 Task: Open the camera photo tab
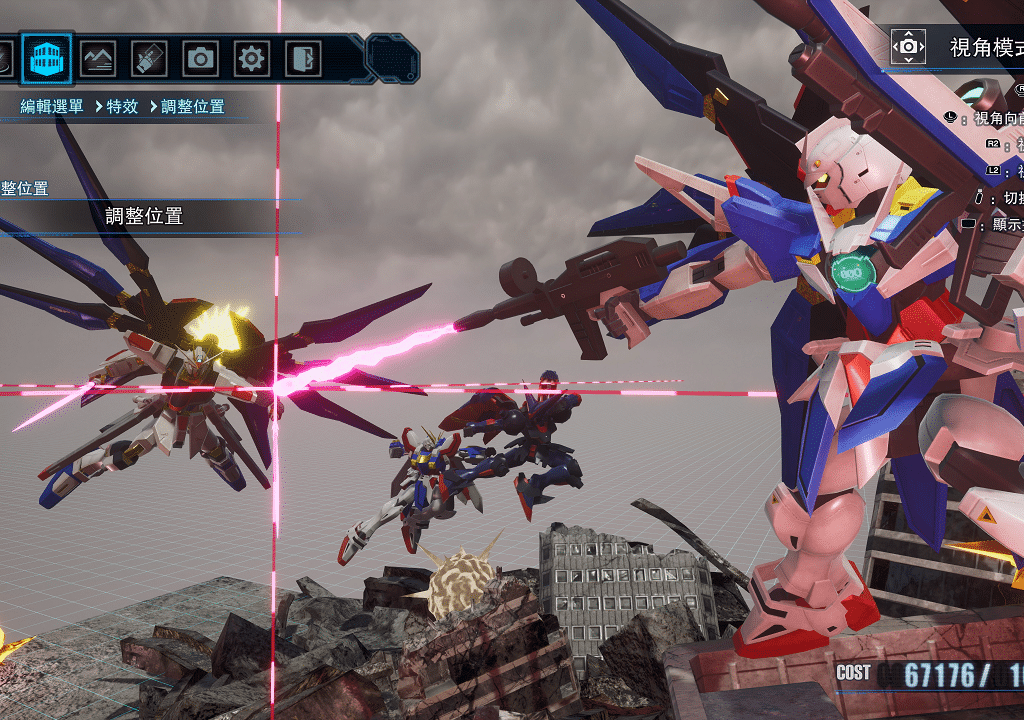pos(200,59)
